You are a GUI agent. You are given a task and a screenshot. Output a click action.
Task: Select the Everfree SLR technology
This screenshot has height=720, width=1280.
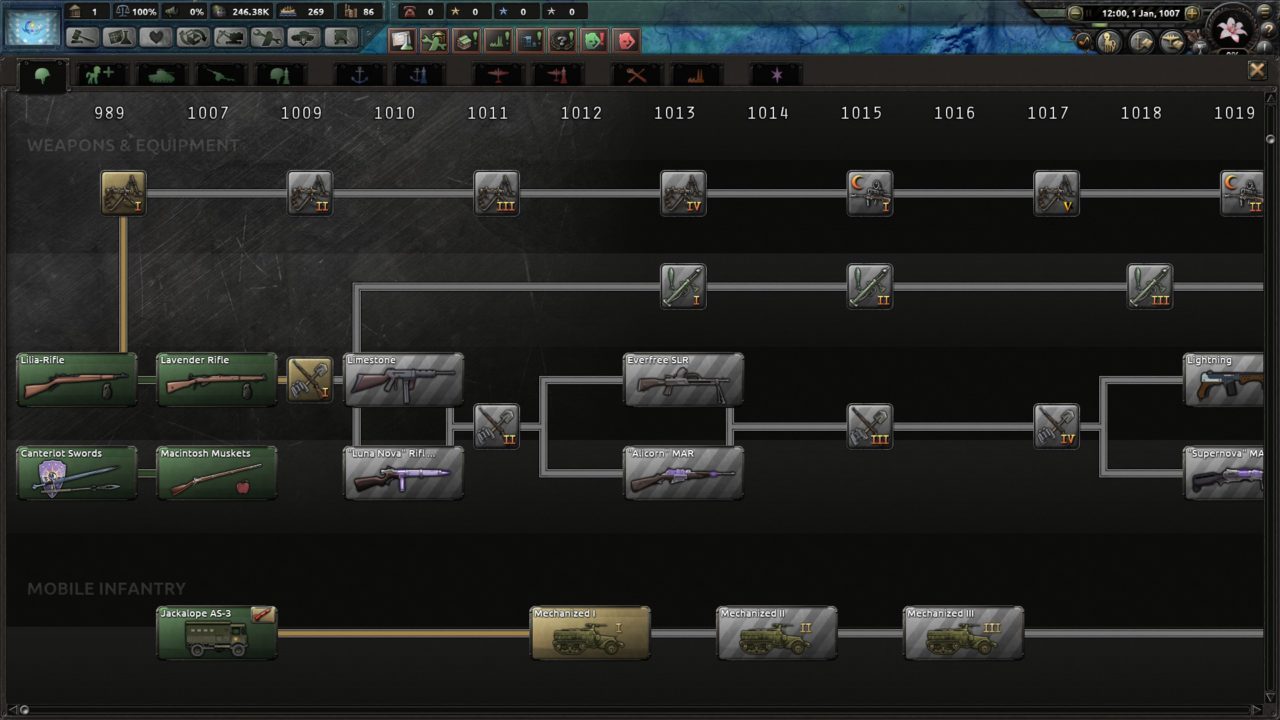click(684, 380)
